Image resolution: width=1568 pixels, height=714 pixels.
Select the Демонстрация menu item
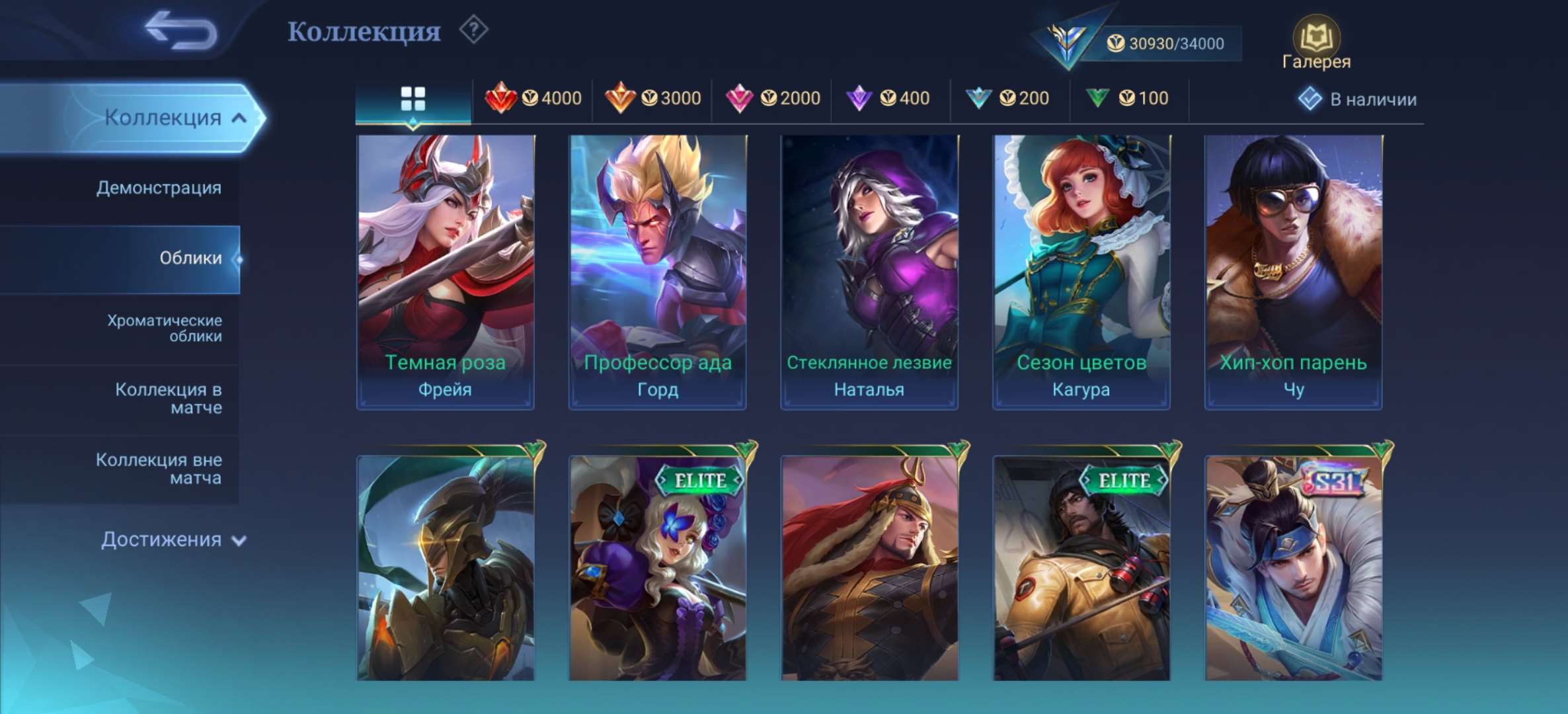(x=159, y=188)
